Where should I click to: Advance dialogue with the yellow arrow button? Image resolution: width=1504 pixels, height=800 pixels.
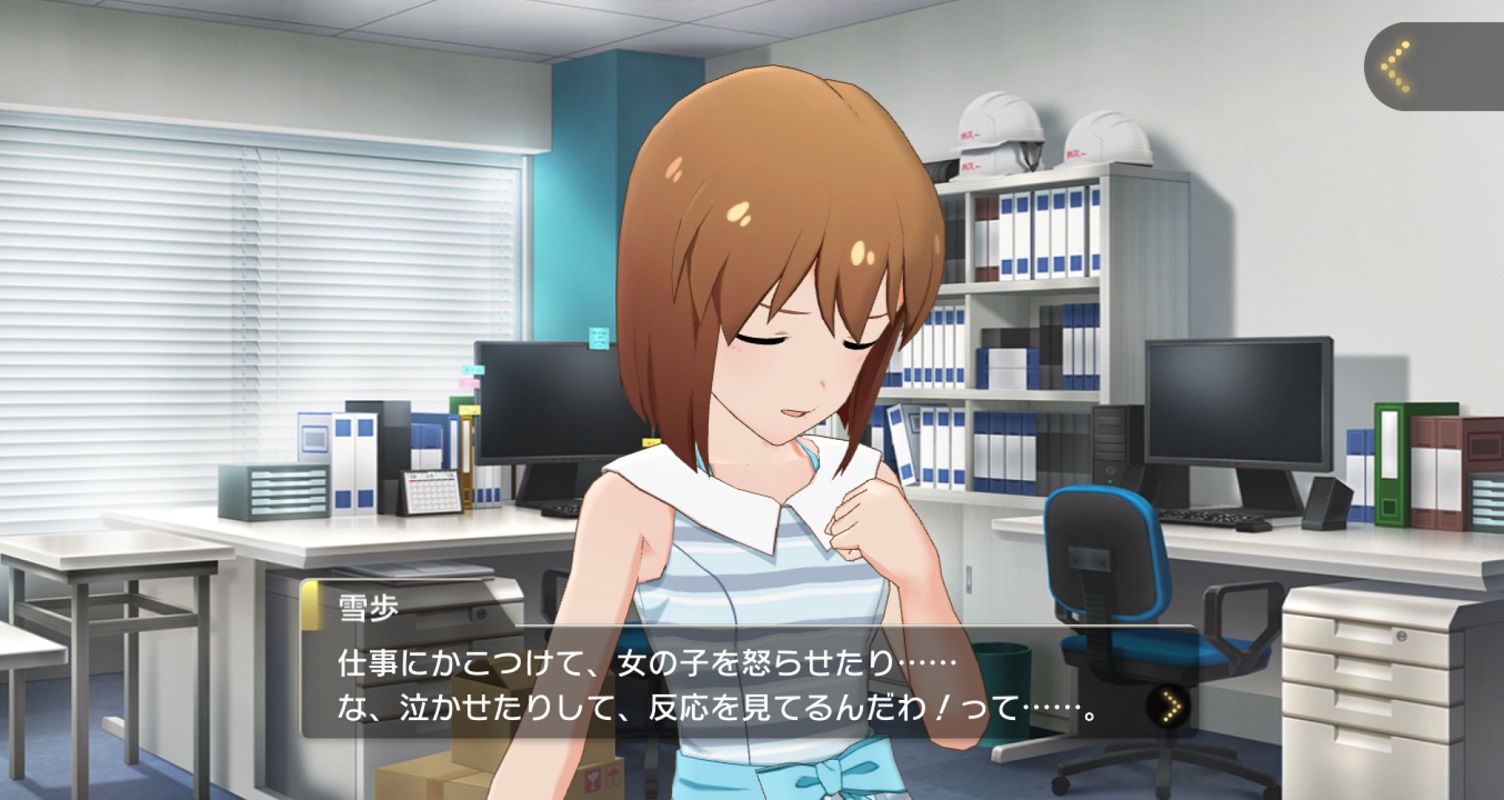pyautogui.click(x=1170, y=707)
